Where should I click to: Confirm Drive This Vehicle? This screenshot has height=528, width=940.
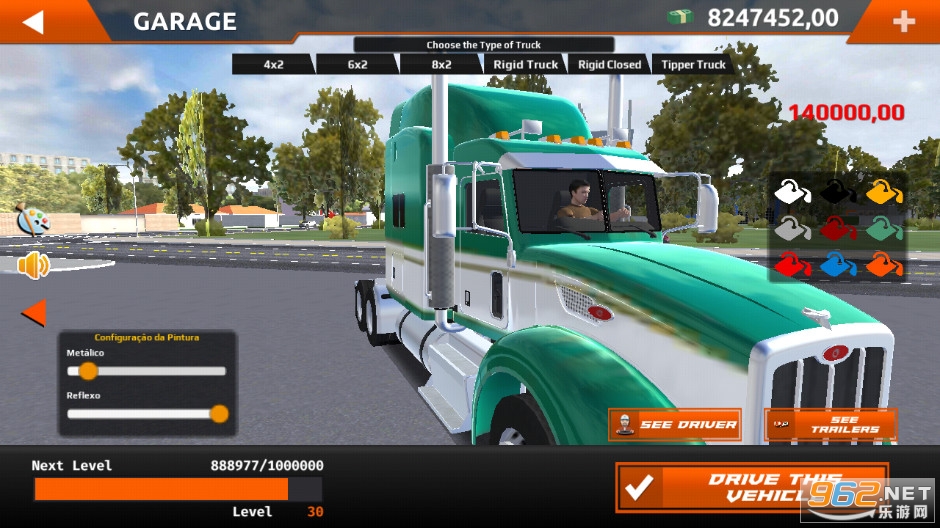coord(751,488)
